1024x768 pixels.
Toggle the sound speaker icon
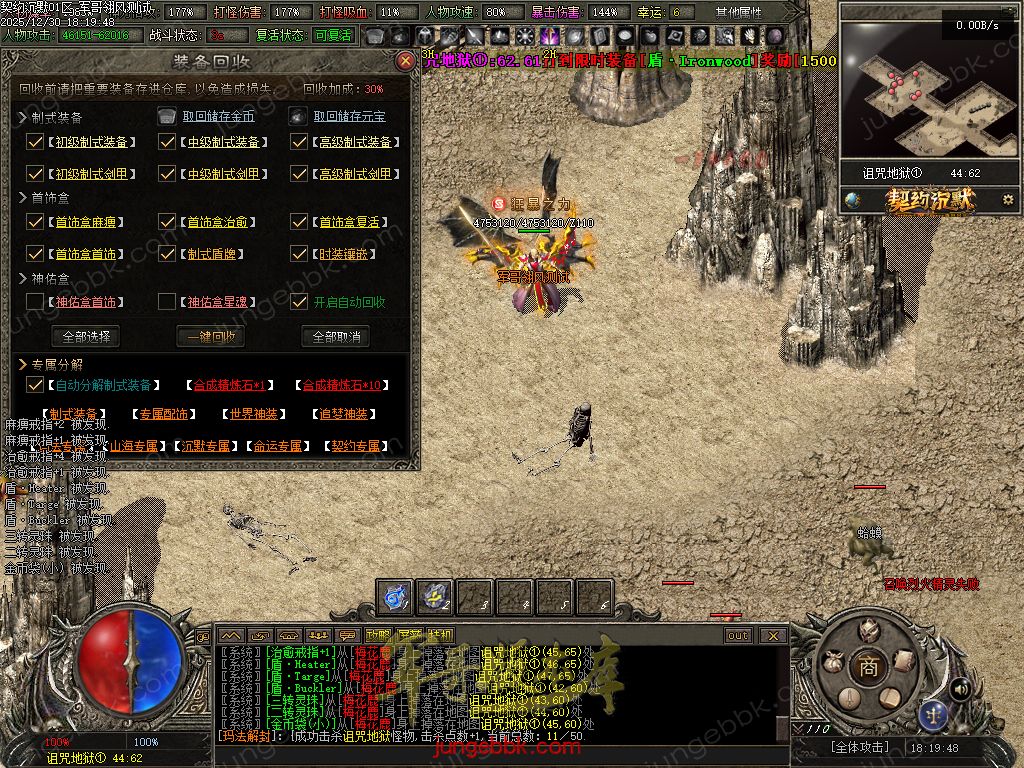coord(960,689)
